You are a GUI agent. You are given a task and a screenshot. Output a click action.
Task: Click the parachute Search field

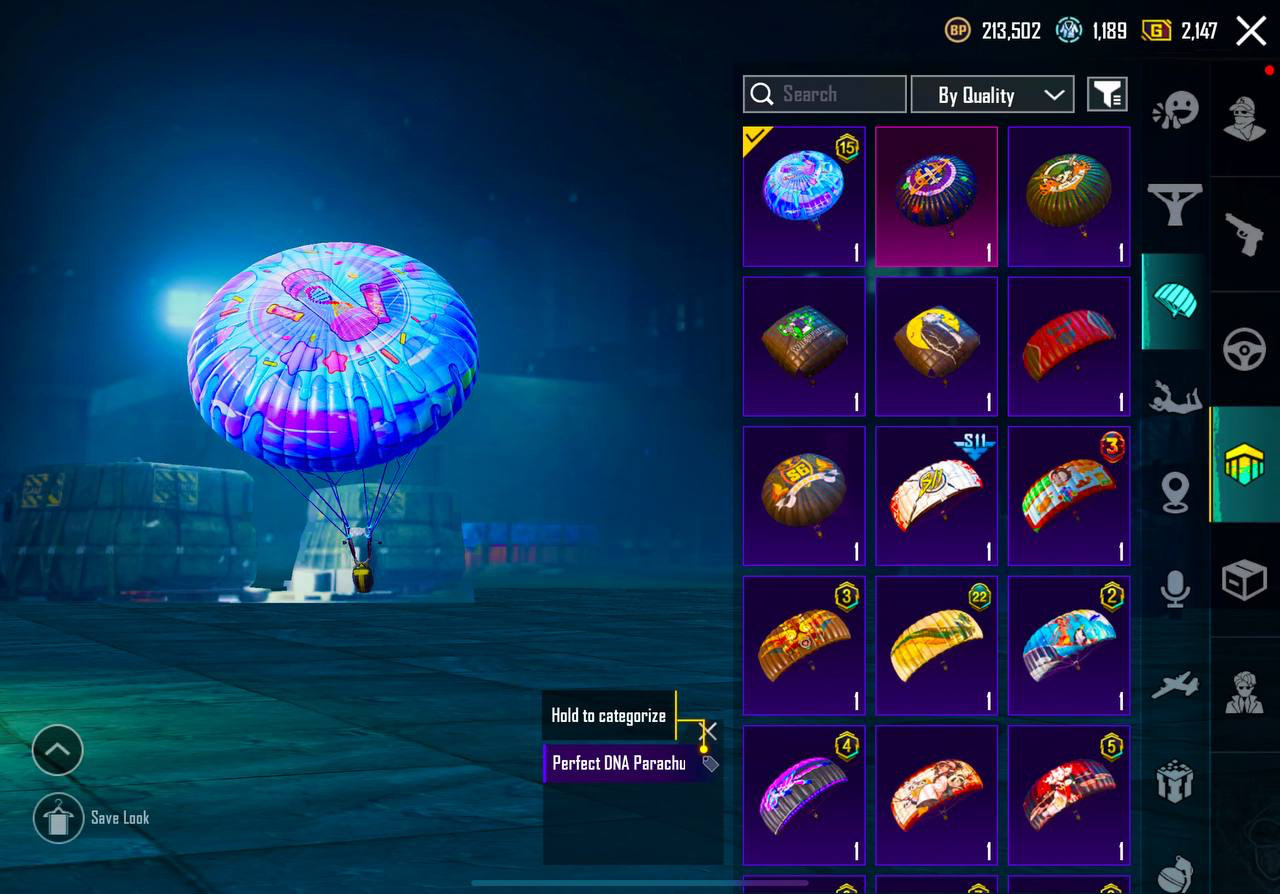825,94
